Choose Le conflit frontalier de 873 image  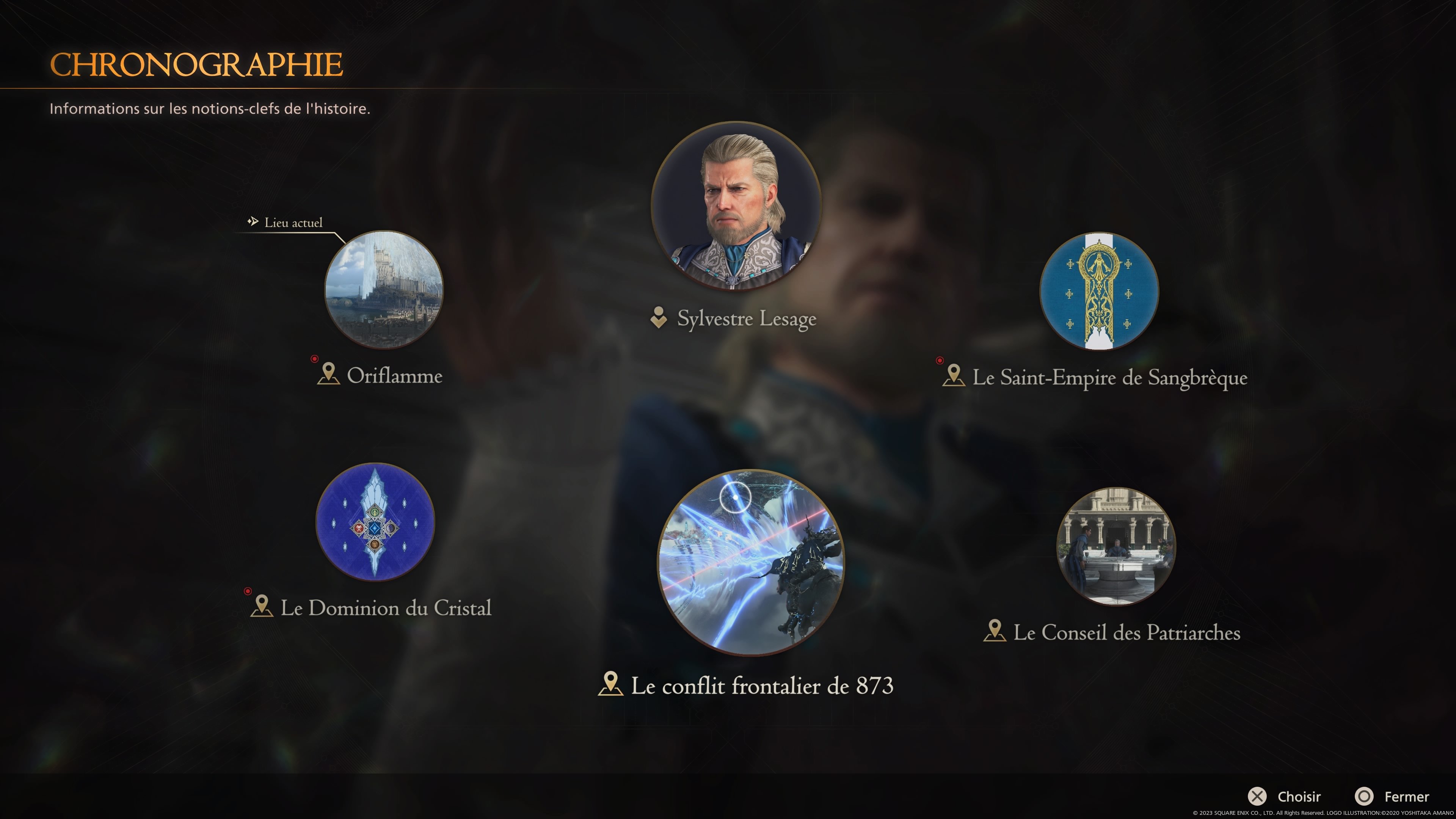pyautogui.click(x=751, y=562)
